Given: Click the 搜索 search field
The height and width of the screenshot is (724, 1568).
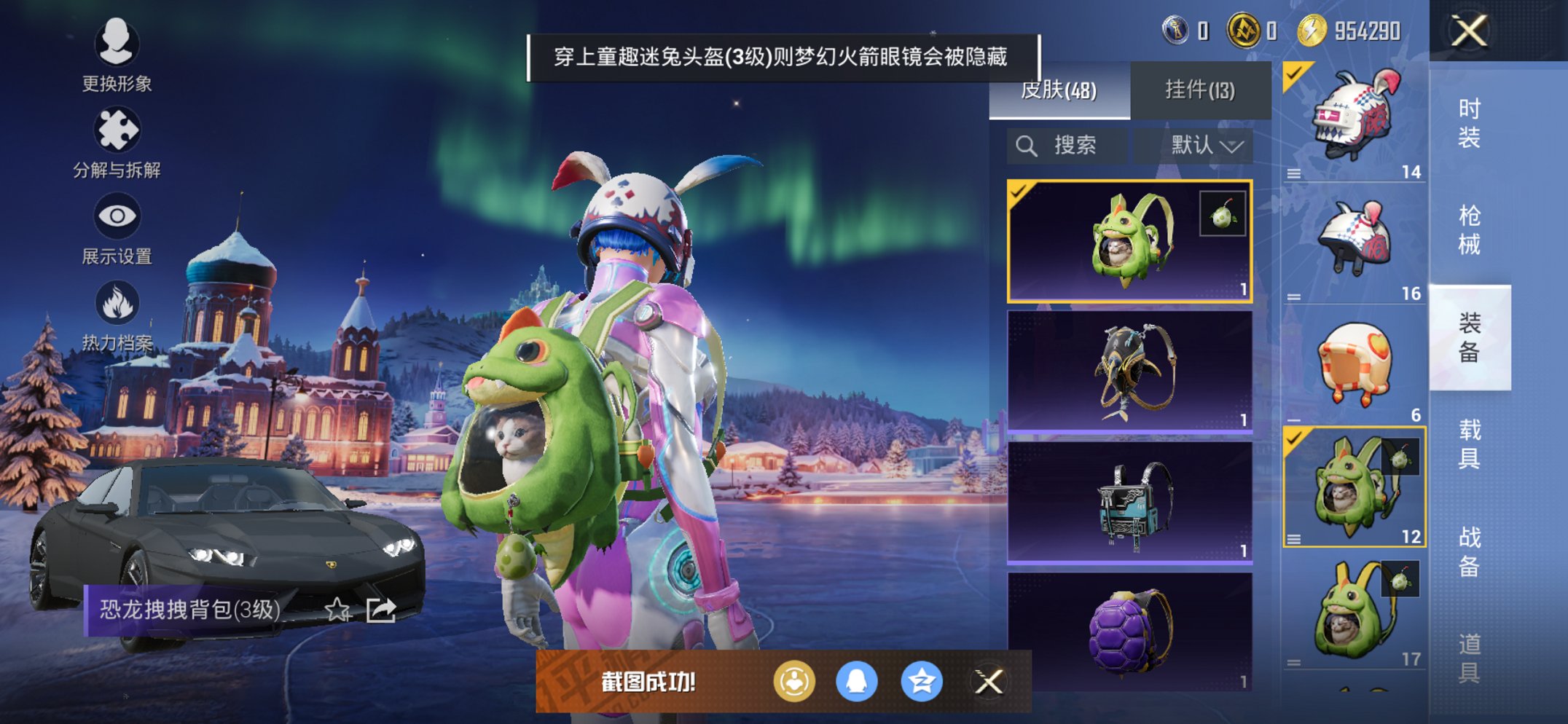Looking at the screenshot, I should (1066, 144).
